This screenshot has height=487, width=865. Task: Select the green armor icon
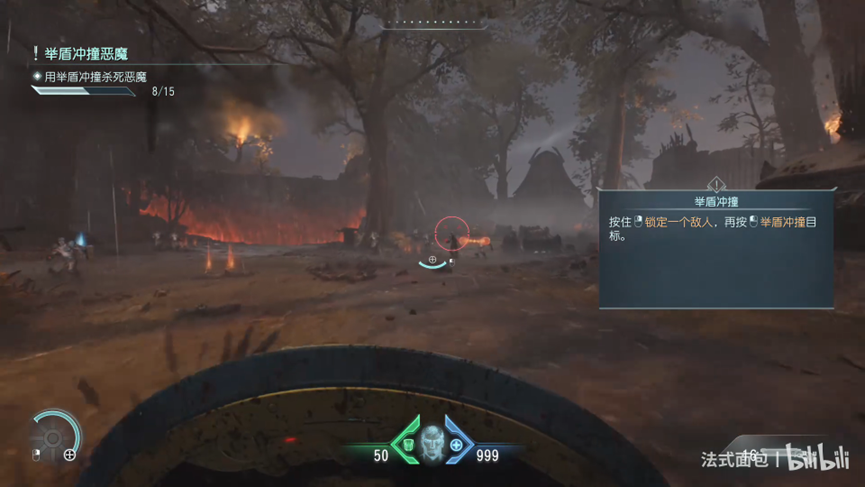point(408,445)
